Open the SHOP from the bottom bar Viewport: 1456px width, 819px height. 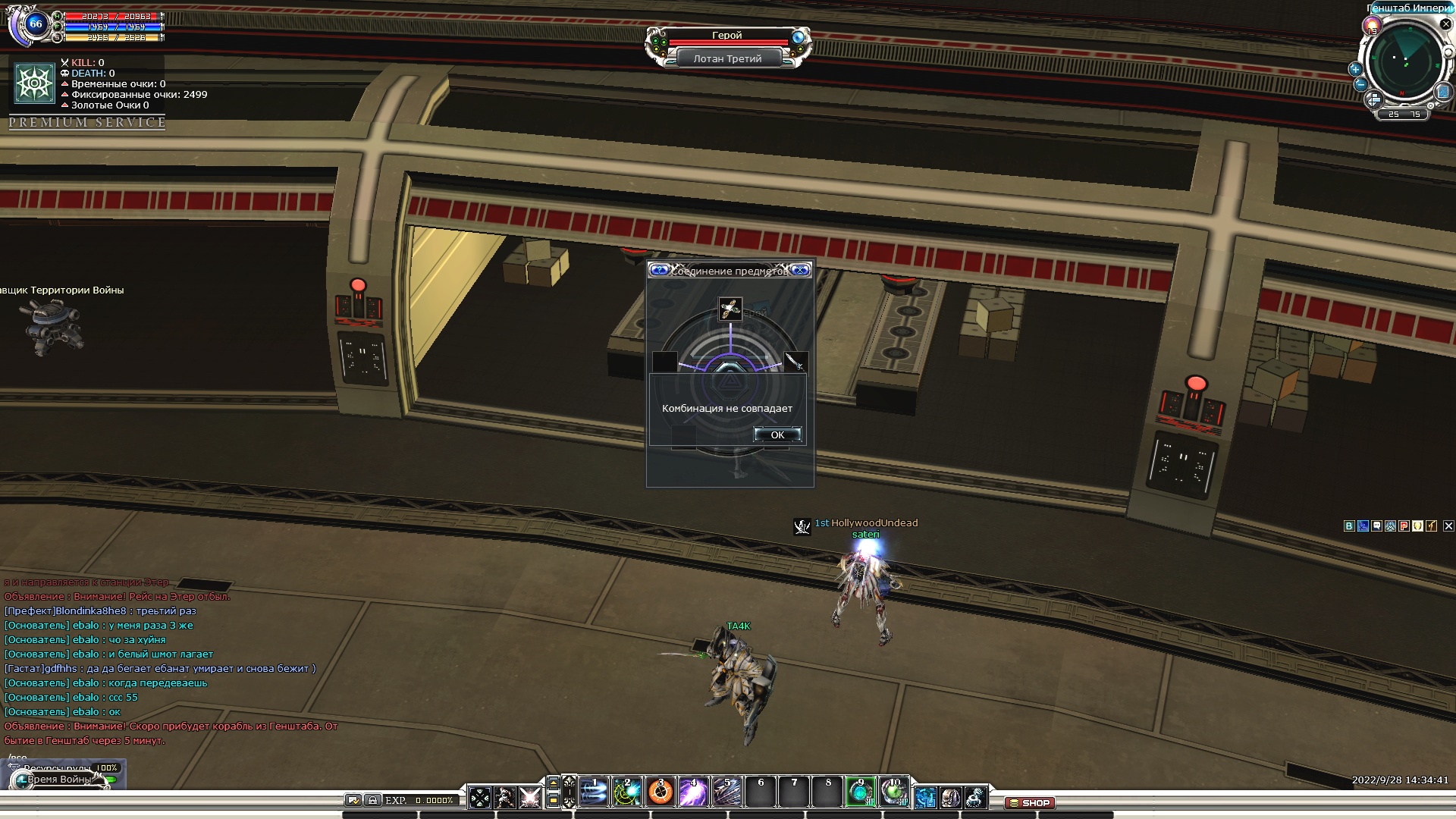click(x=1029, y=802)
